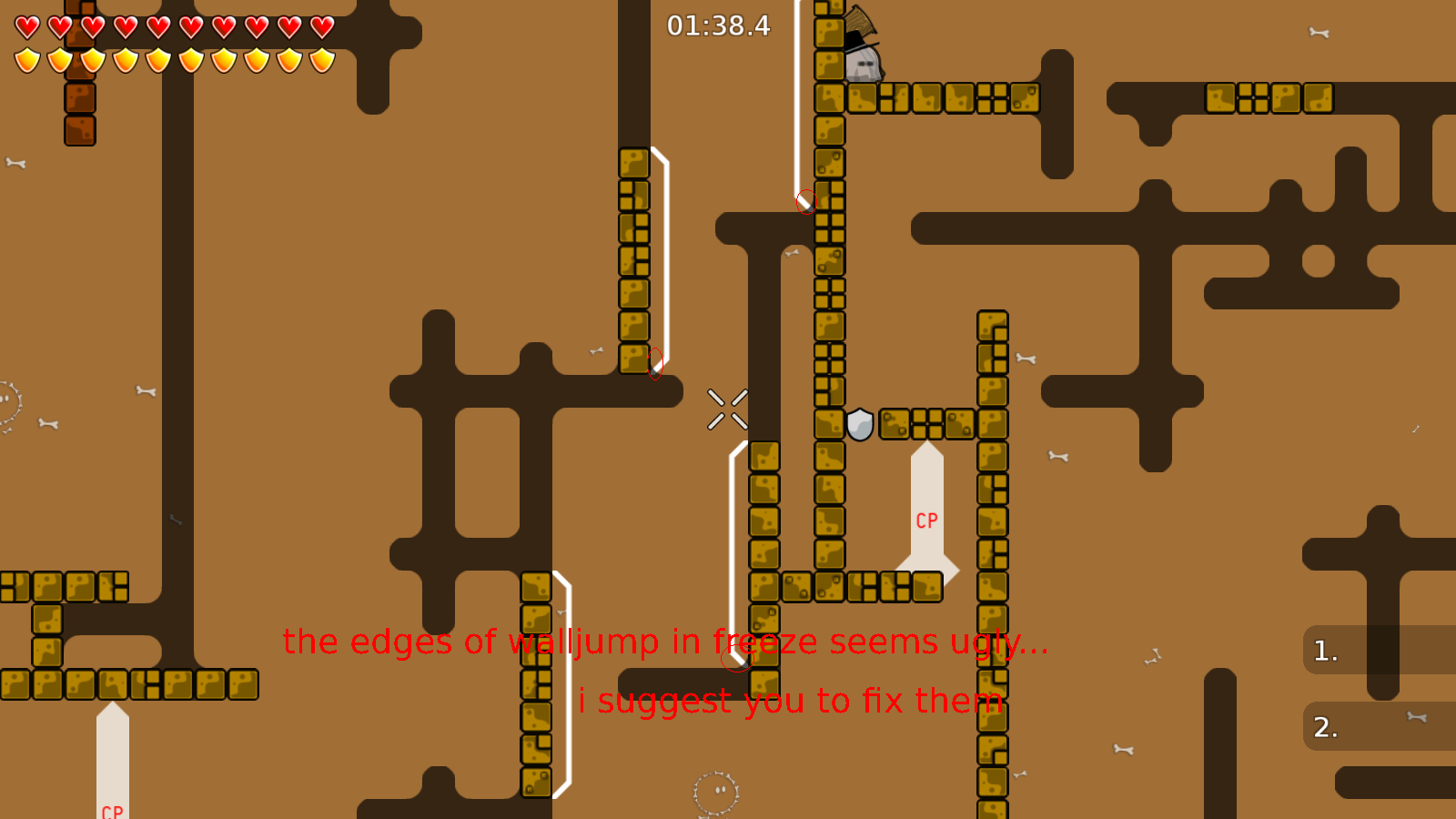Click the red suggestion text about walljump edges

[x=662, y=642]
